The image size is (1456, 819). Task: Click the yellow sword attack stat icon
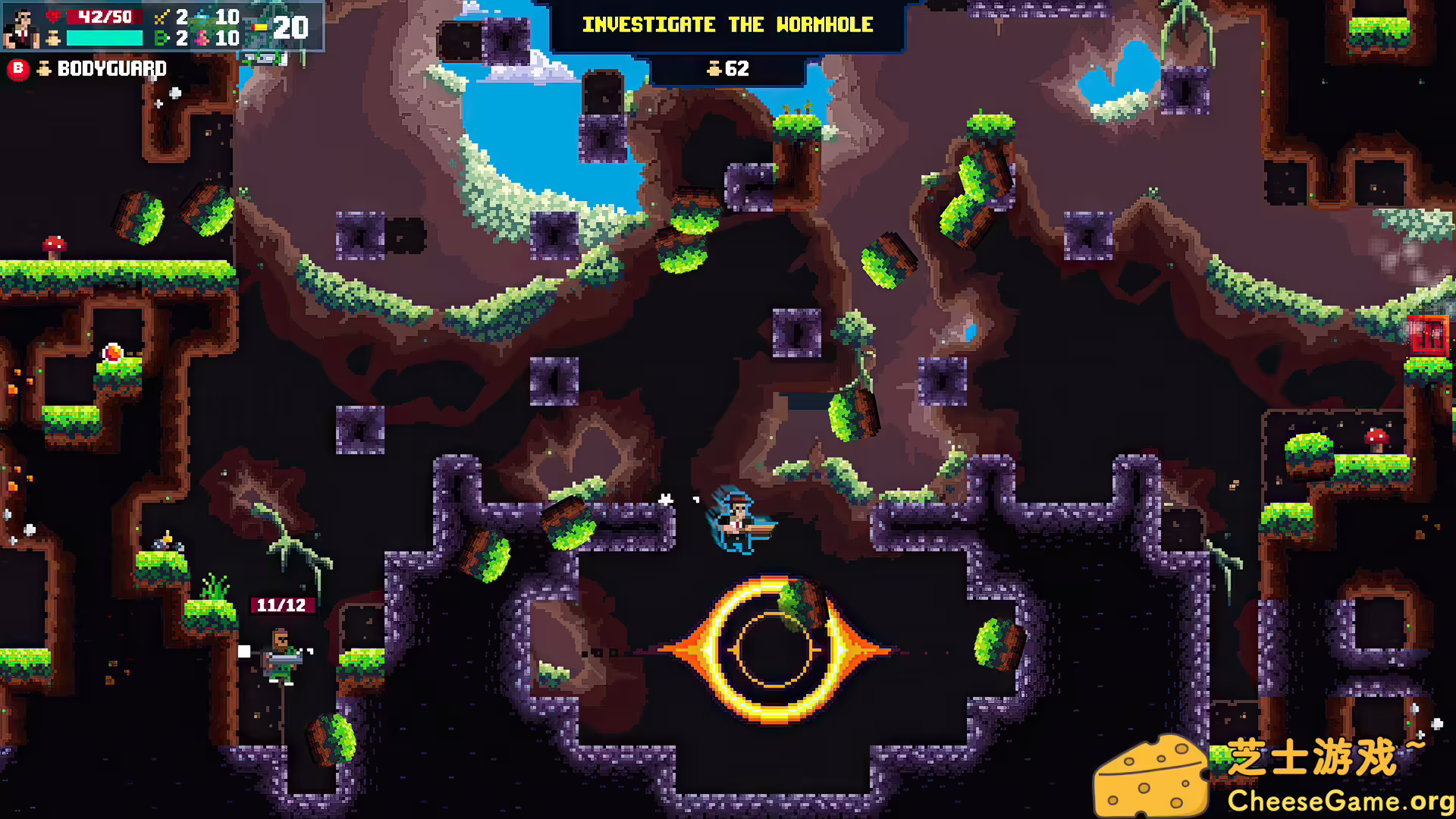point(161,17)
